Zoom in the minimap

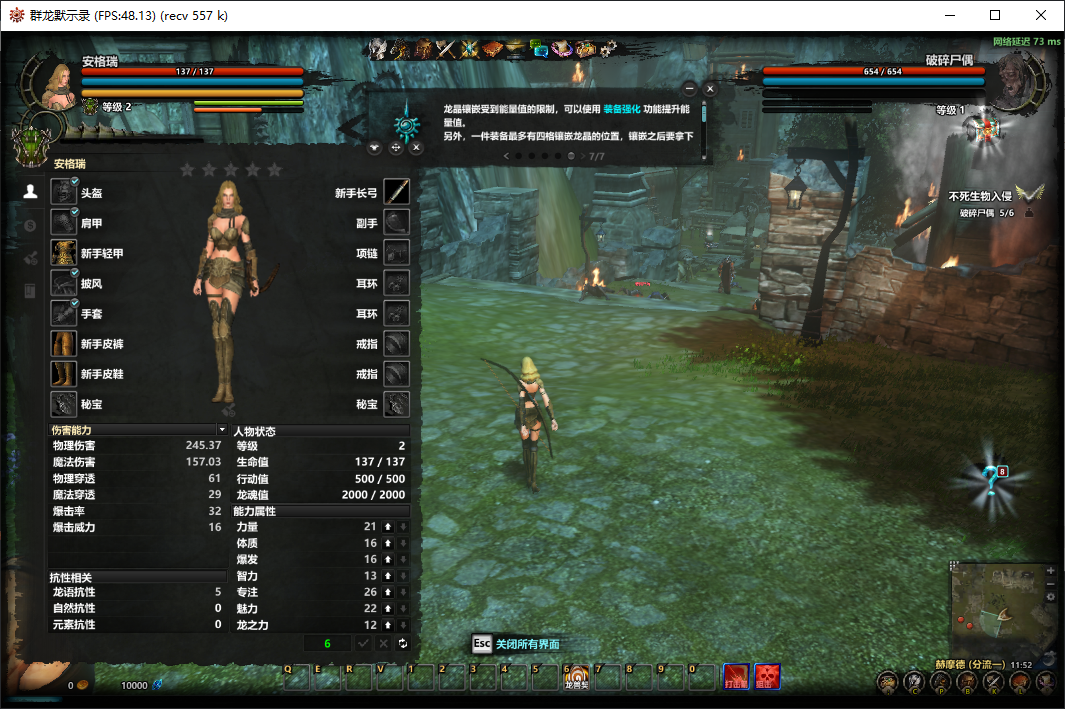[1050, 570]
